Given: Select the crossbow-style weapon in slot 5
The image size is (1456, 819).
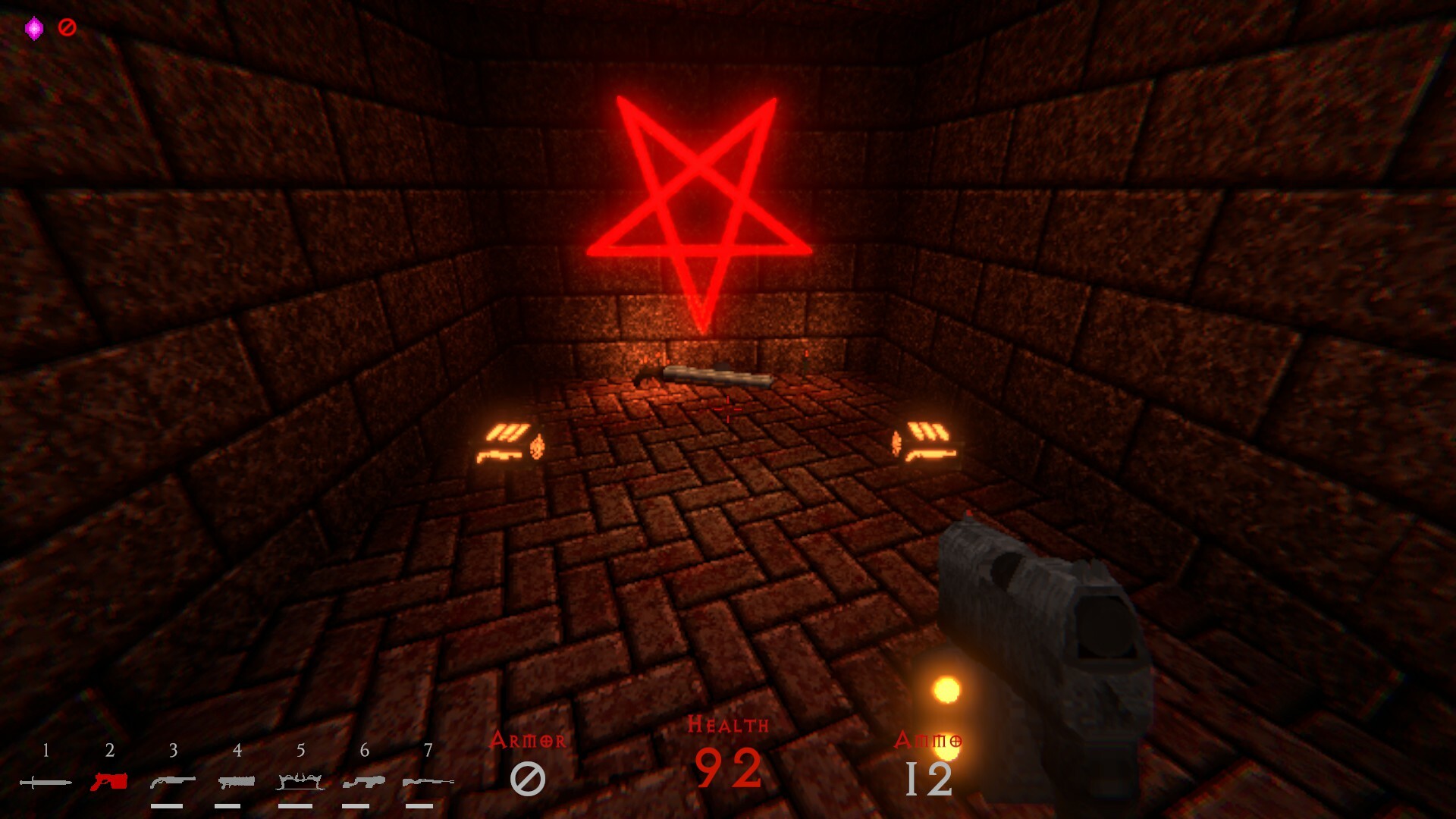Looking at the screenshot, I should point(301,781).
